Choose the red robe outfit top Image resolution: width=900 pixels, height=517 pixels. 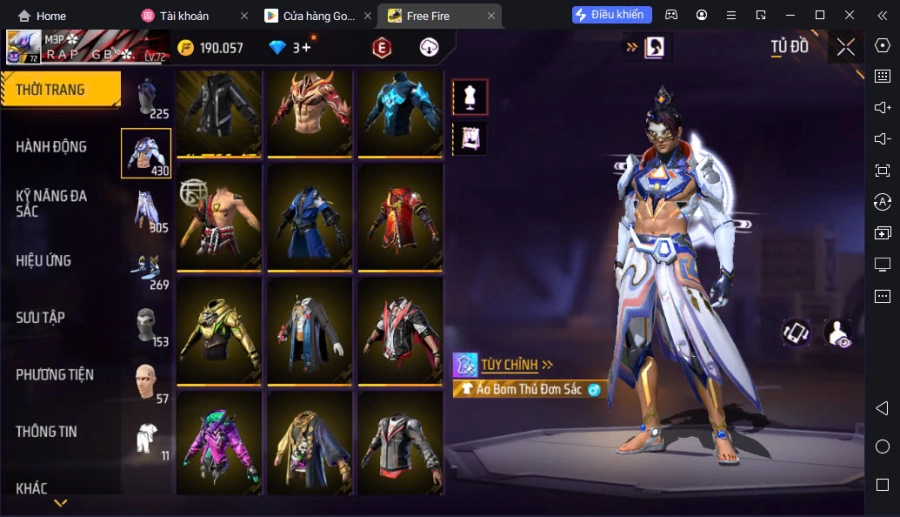pos(401,217)
